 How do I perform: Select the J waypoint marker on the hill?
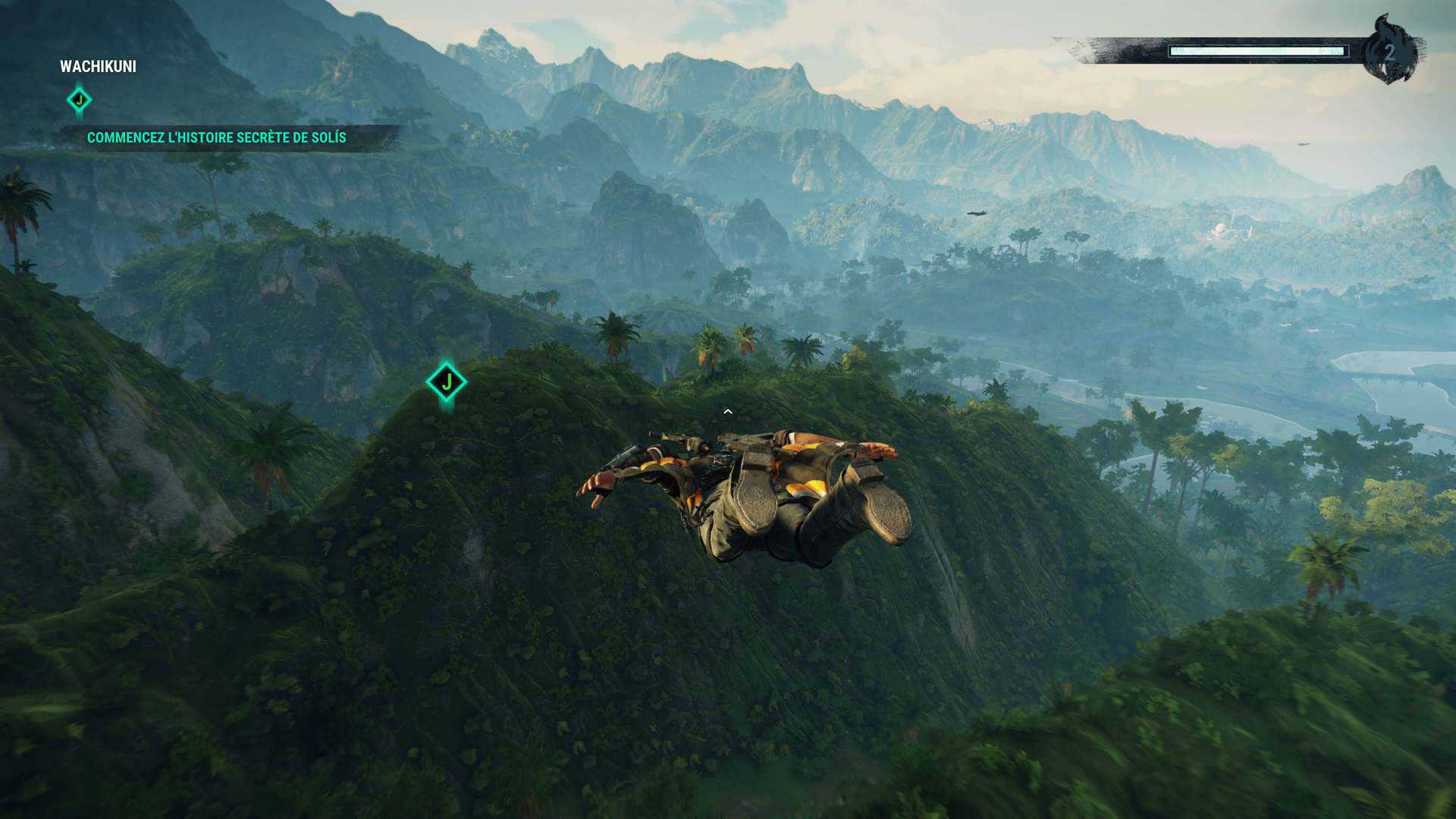pyautogui.click(x=446, y=381)
